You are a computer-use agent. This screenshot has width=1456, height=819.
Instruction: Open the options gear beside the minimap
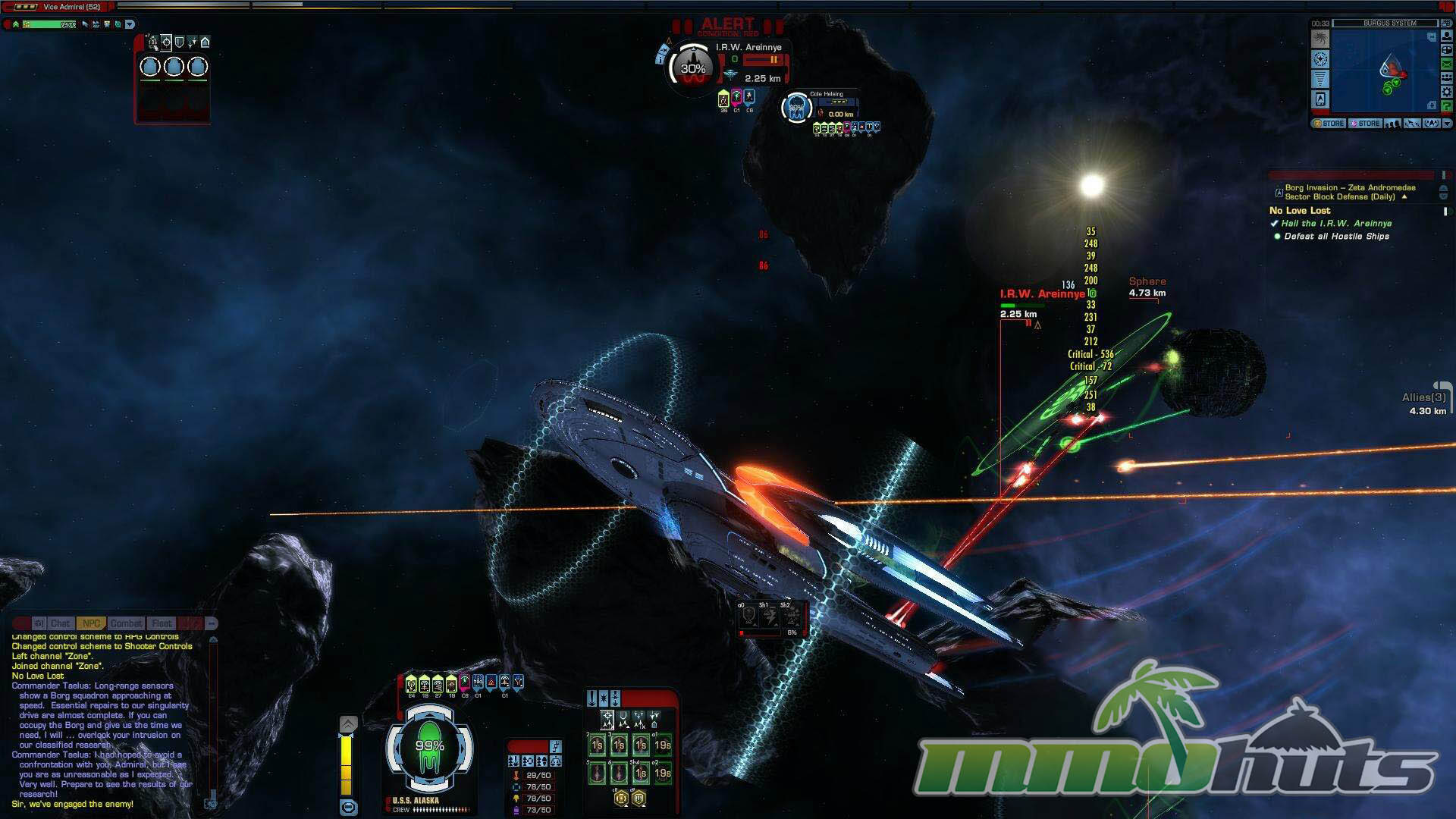[1446, 93]
